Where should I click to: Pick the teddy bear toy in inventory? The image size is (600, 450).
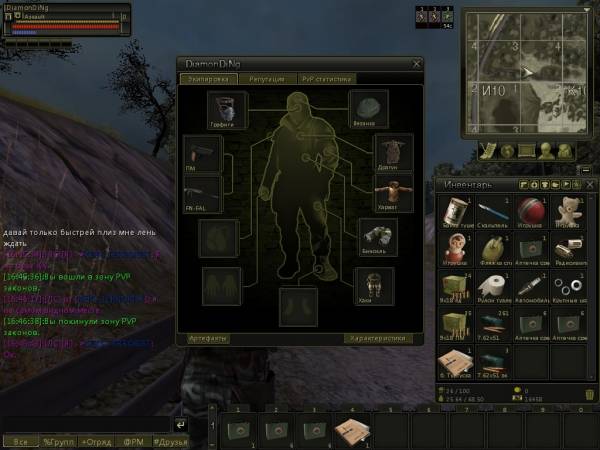click(569, 212)
